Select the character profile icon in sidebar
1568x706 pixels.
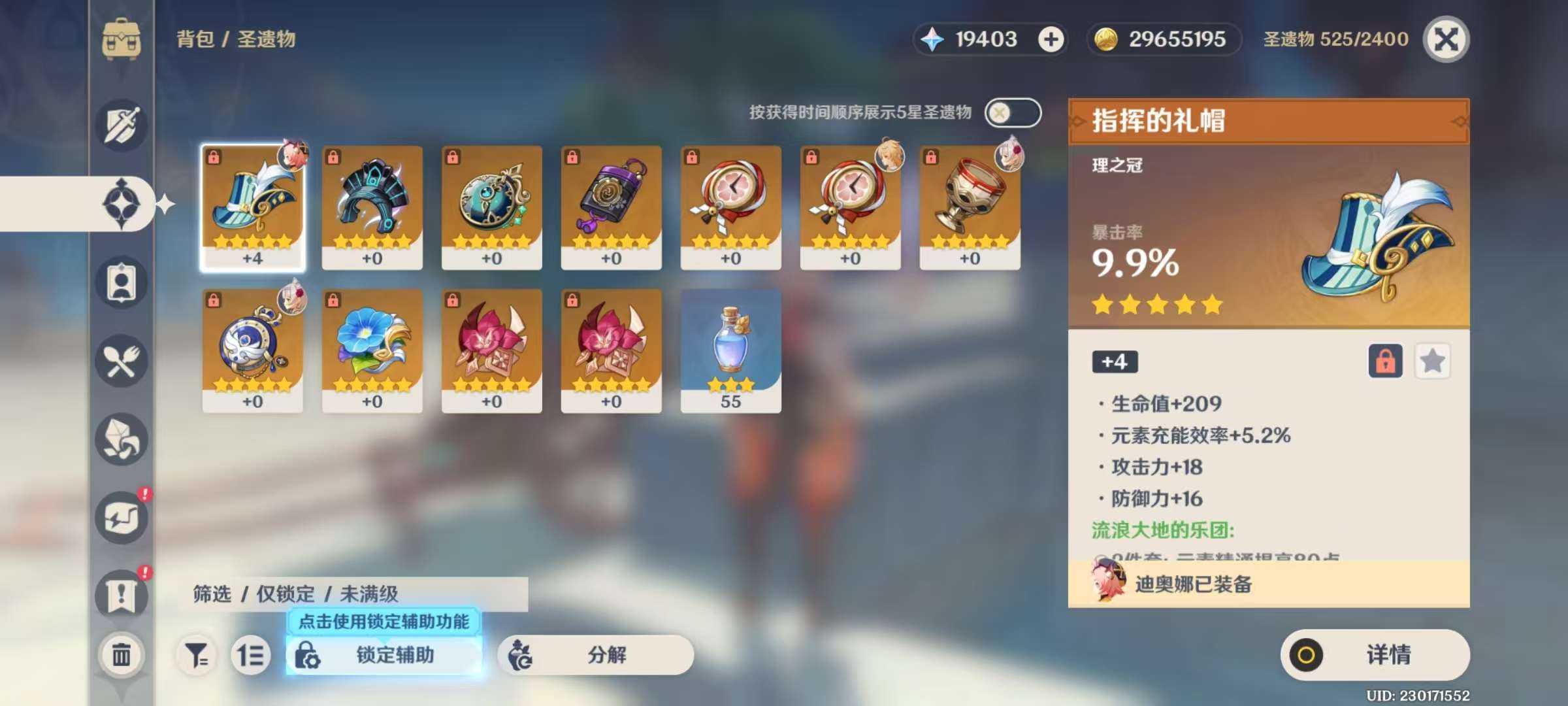(x=121, y=281)
